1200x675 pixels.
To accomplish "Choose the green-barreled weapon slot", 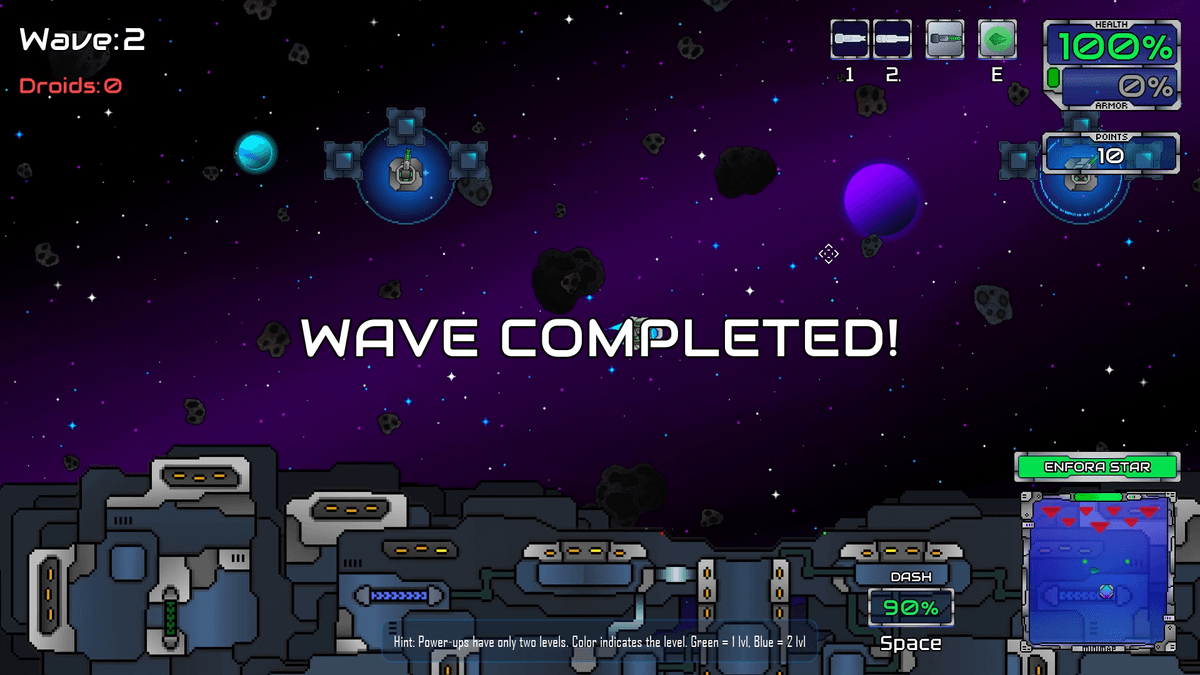I will 944,40.
